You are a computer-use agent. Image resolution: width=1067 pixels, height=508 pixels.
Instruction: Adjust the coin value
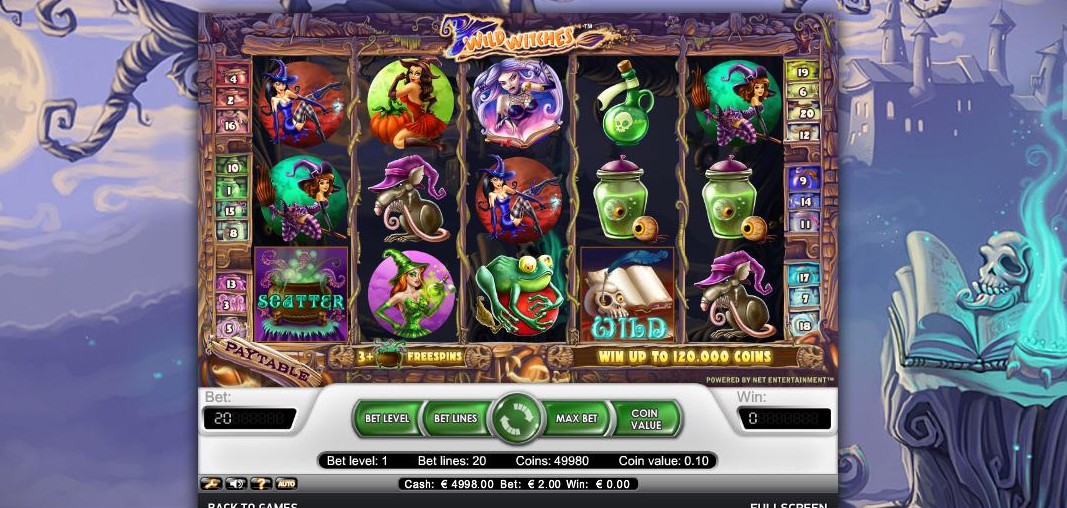tap(645, 418)
